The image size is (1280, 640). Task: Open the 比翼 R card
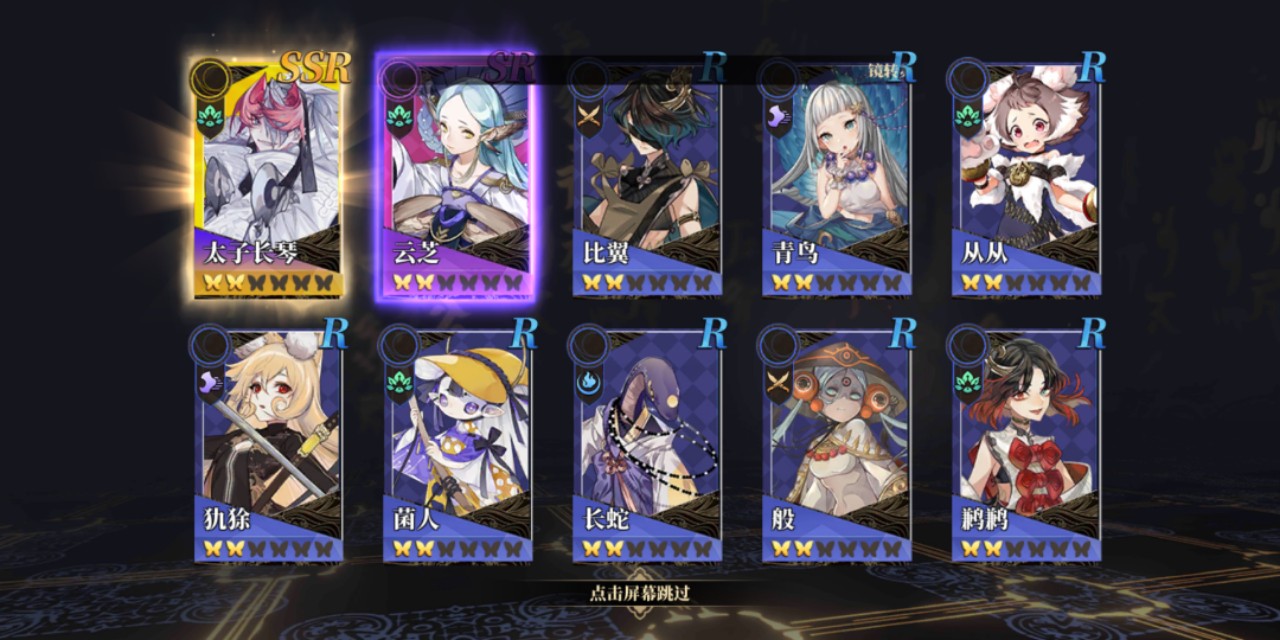[646, 177]
